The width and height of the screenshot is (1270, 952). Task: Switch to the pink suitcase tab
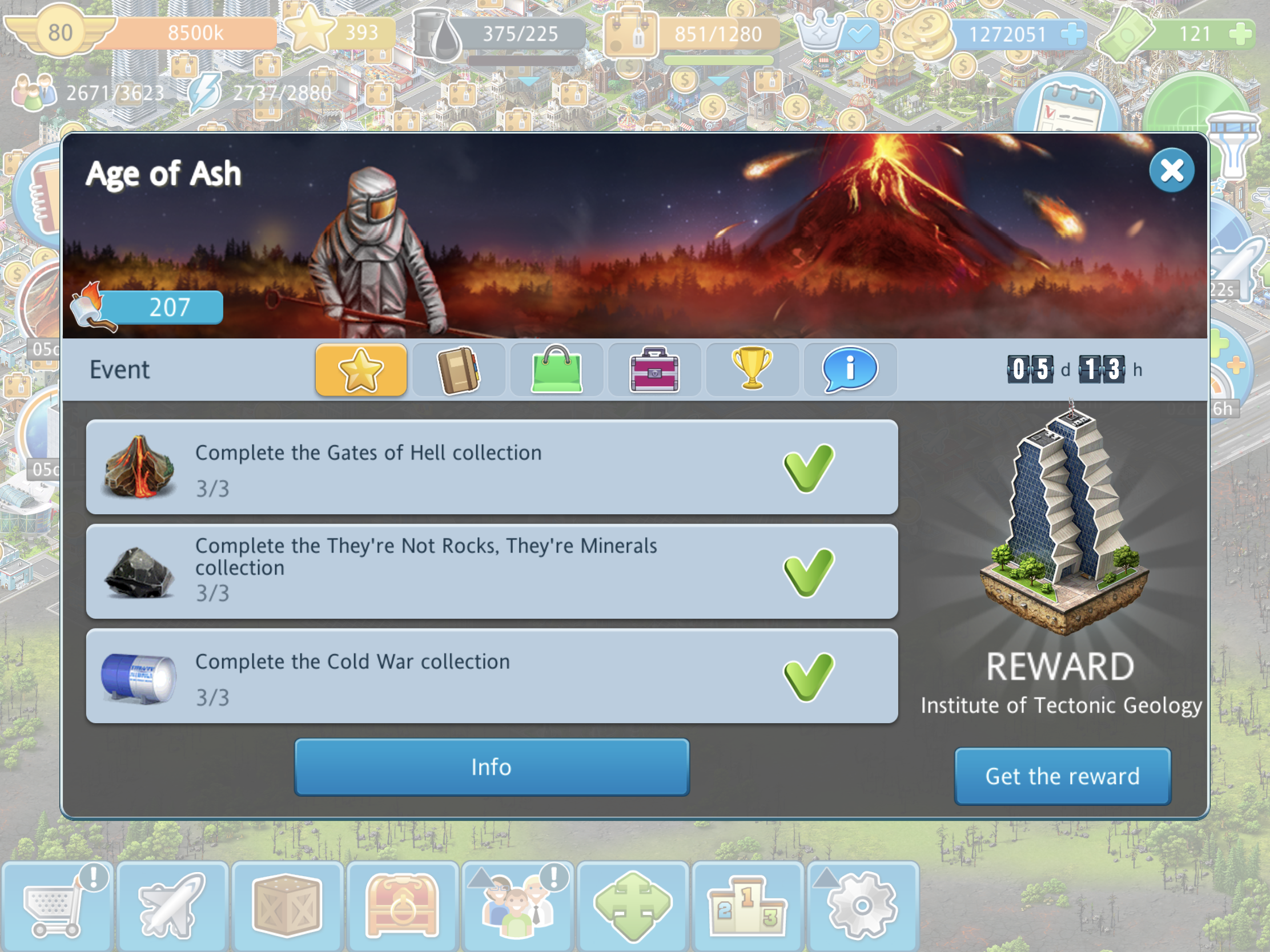(654, 370)
